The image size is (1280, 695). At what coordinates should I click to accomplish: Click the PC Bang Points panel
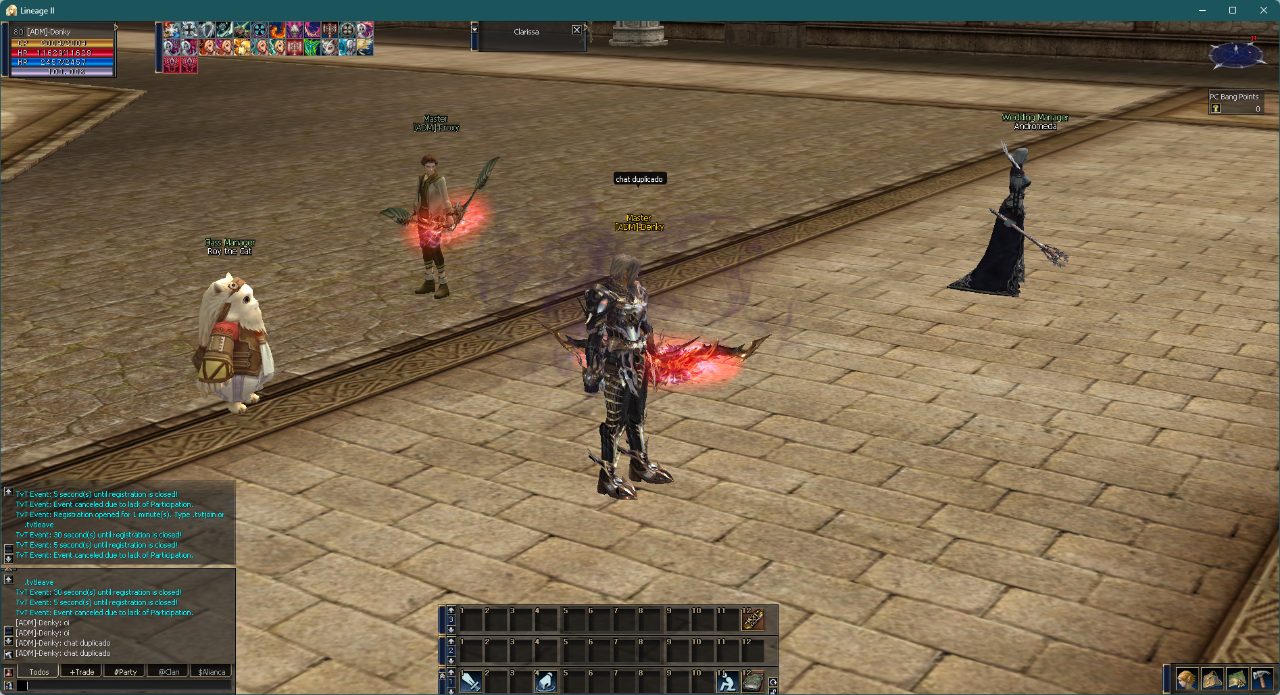[x=1235, y=103]
